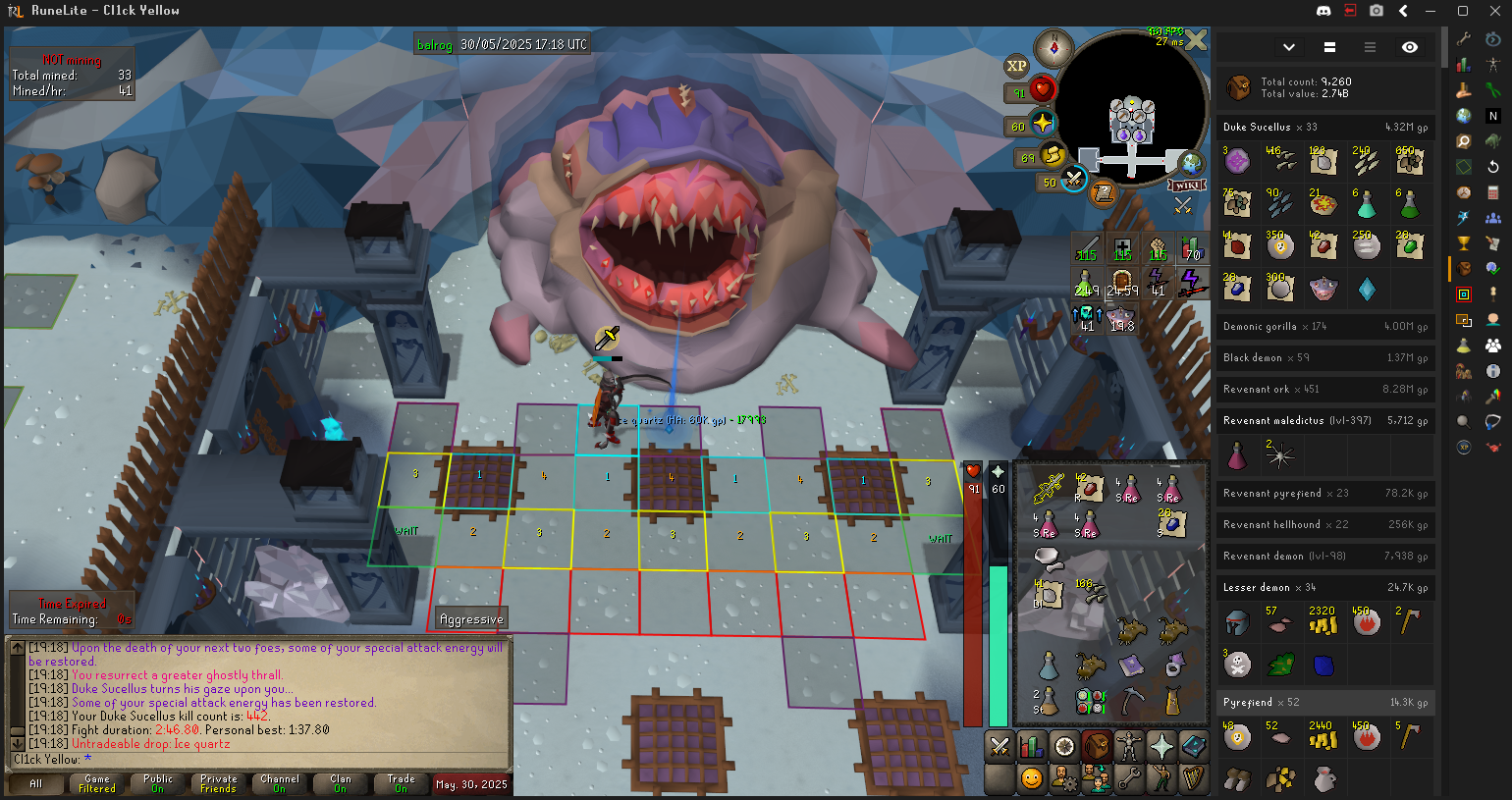The image size is (1512, 800).
Task: Open the world map globe
Action: click(1191, 163)
